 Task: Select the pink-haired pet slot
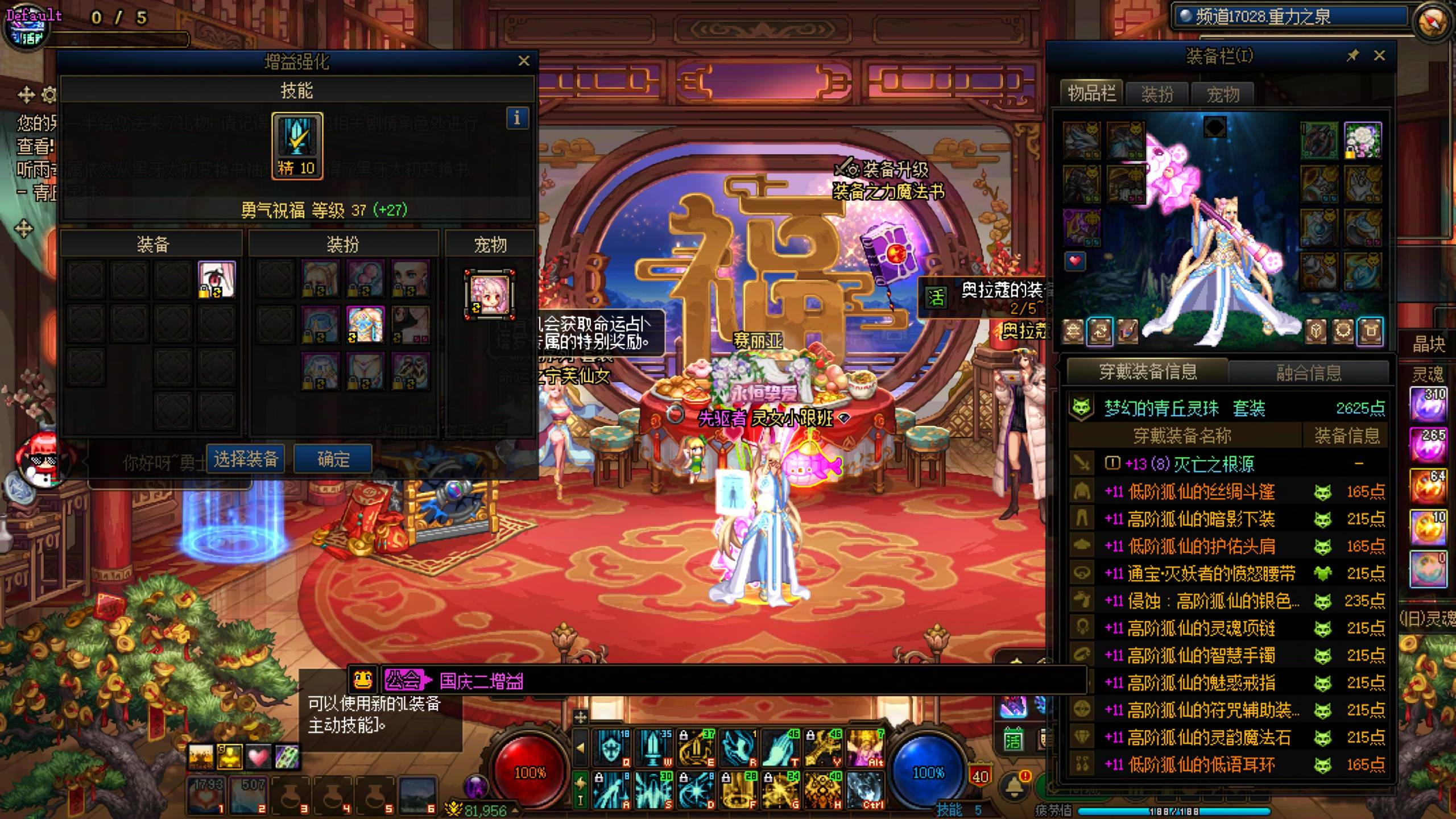[x=490, y=295]
